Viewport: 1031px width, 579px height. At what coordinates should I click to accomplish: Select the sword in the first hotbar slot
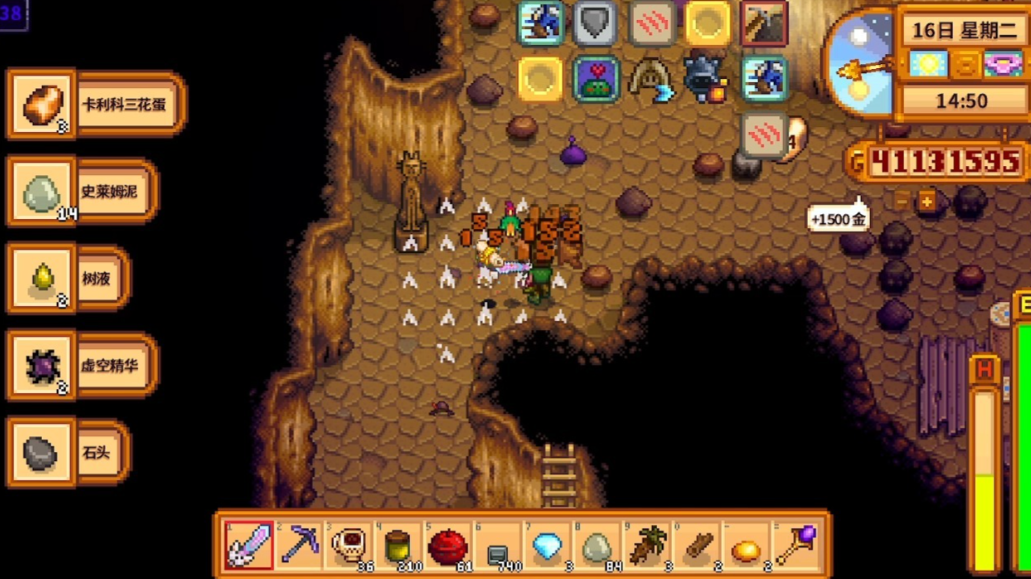(248, 545)
